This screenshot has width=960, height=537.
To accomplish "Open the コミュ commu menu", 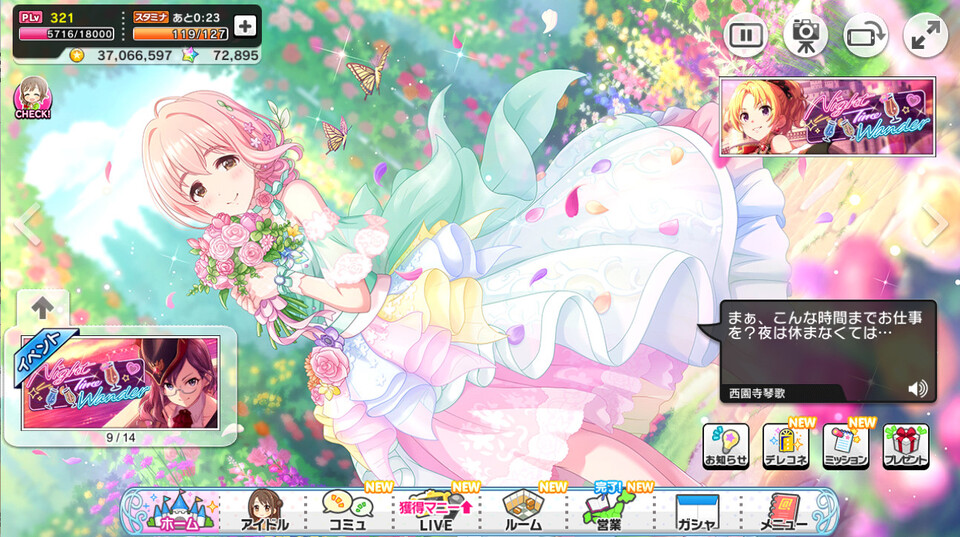I will coord(350,511).
